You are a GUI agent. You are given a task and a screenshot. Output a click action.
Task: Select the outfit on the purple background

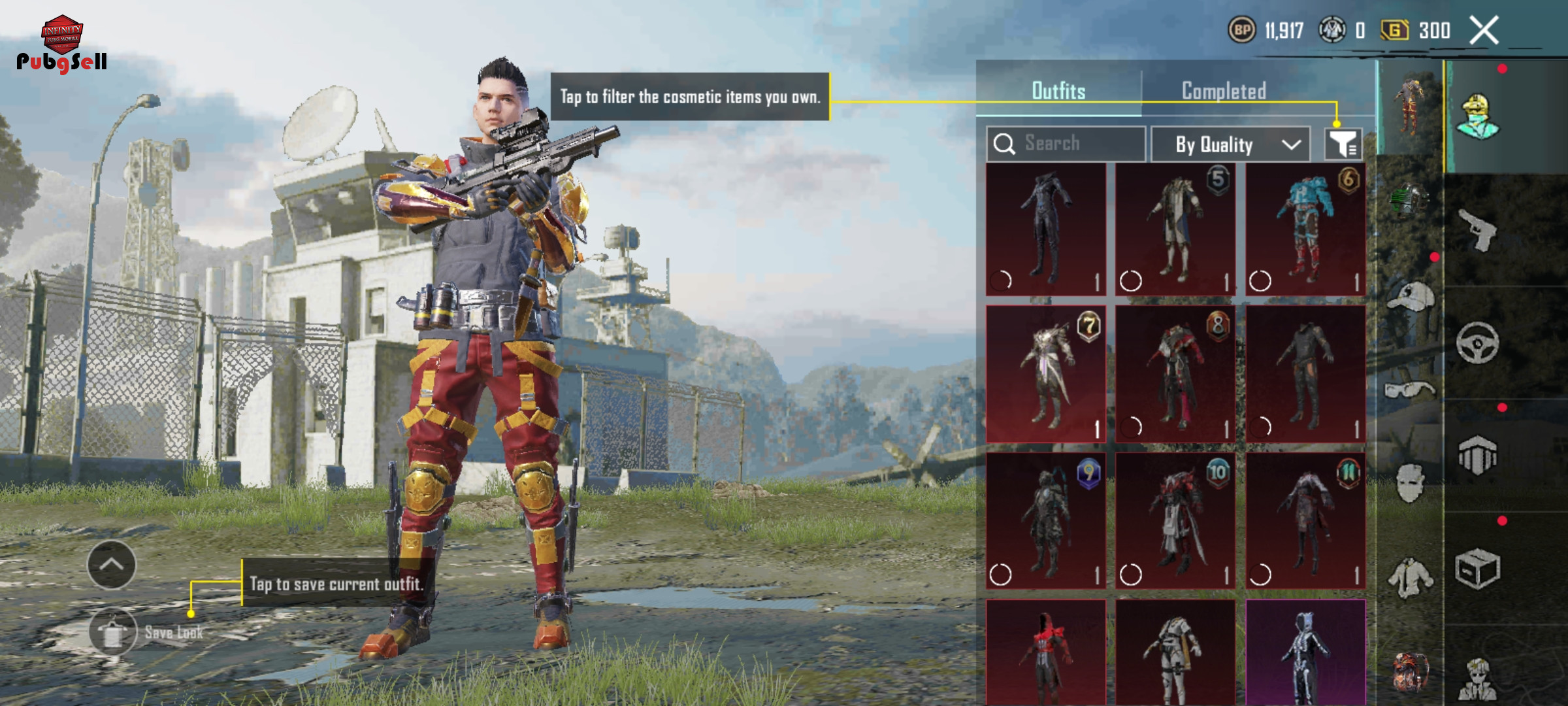click(x=1305, y=652)
